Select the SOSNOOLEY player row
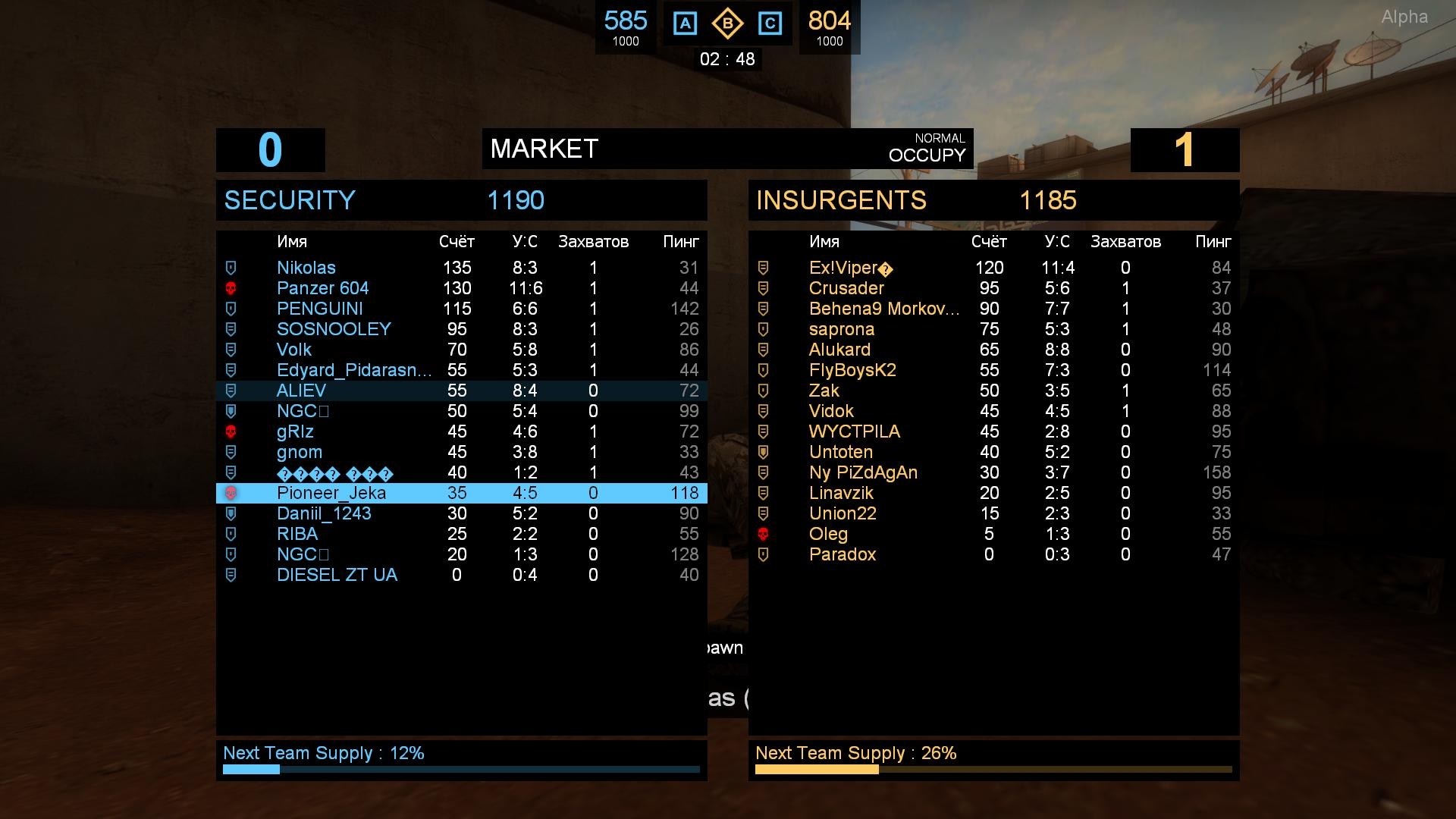This screenshot has width=1456, height=819. pyautogui.click(x=334, y=329)
